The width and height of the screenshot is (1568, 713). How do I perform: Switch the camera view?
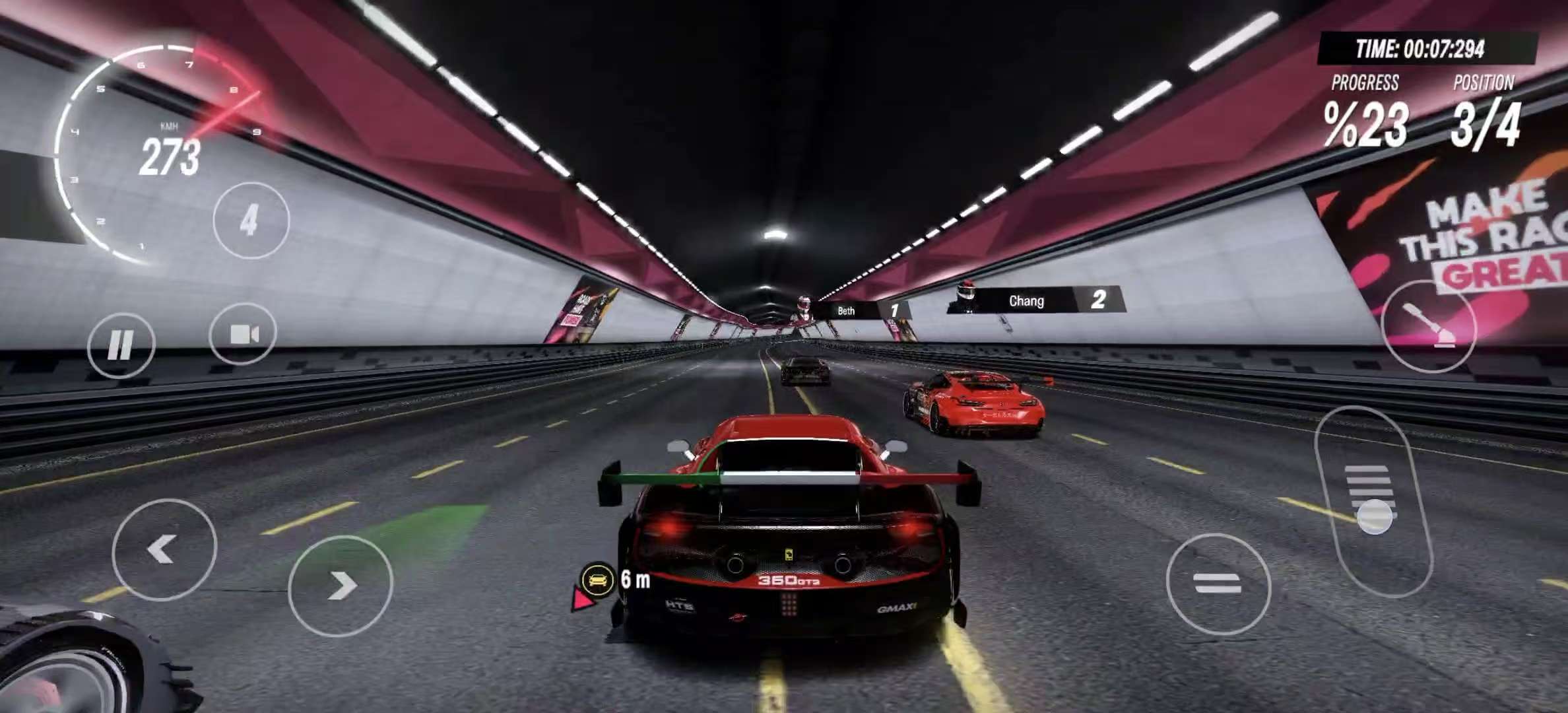click(x=243, y=335)
